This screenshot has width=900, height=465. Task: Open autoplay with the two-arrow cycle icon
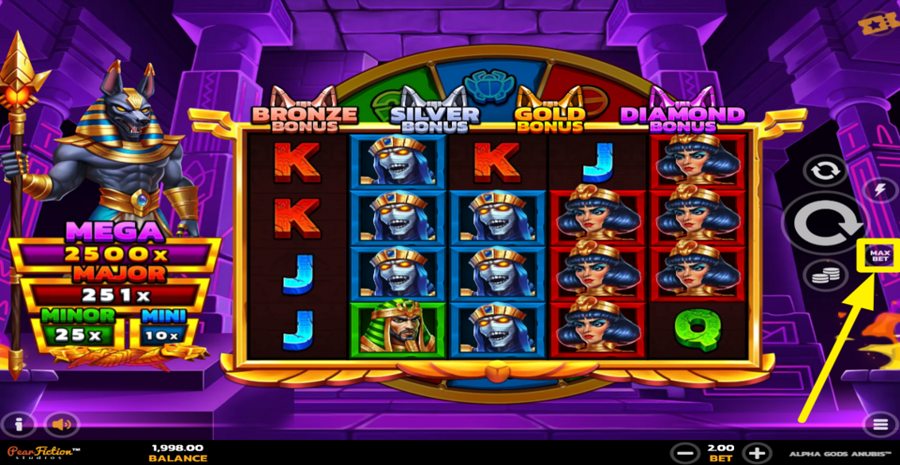824,171
